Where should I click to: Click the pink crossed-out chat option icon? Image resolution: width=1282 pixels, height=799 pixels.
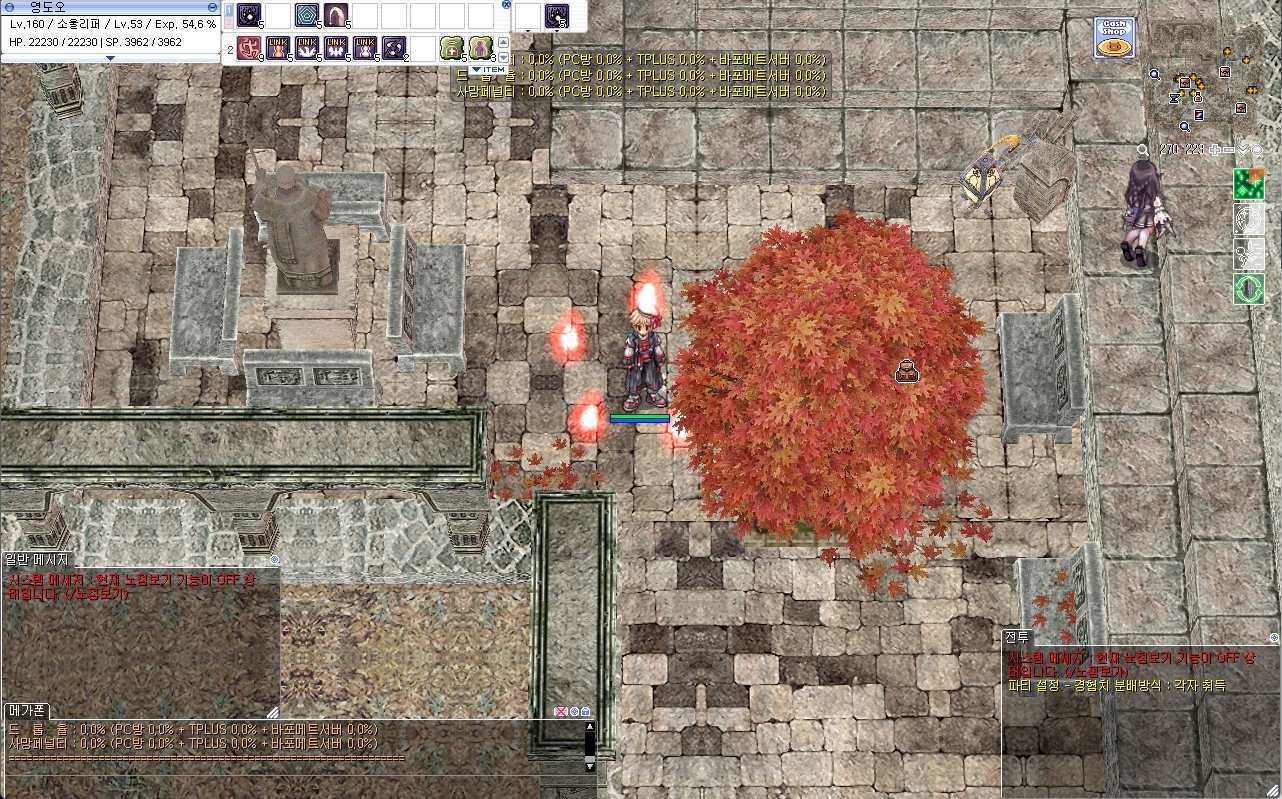point(560,712)
